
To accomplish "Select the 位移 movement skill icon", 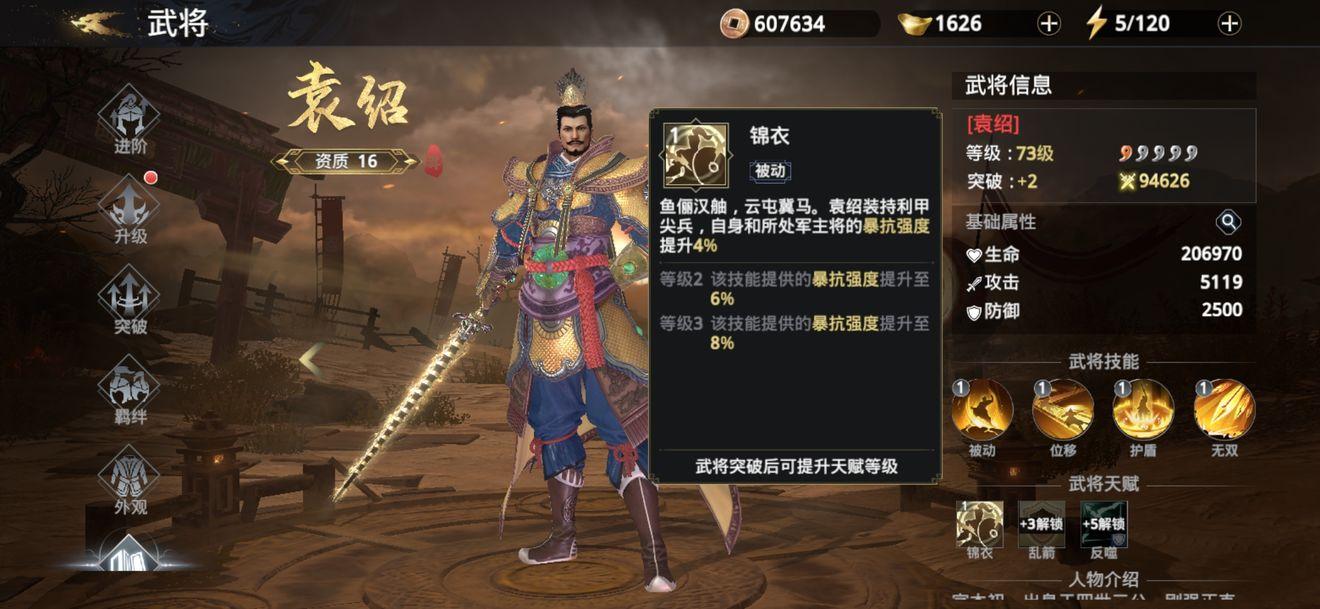I will pyautogui.click(x=1062, y=409).
